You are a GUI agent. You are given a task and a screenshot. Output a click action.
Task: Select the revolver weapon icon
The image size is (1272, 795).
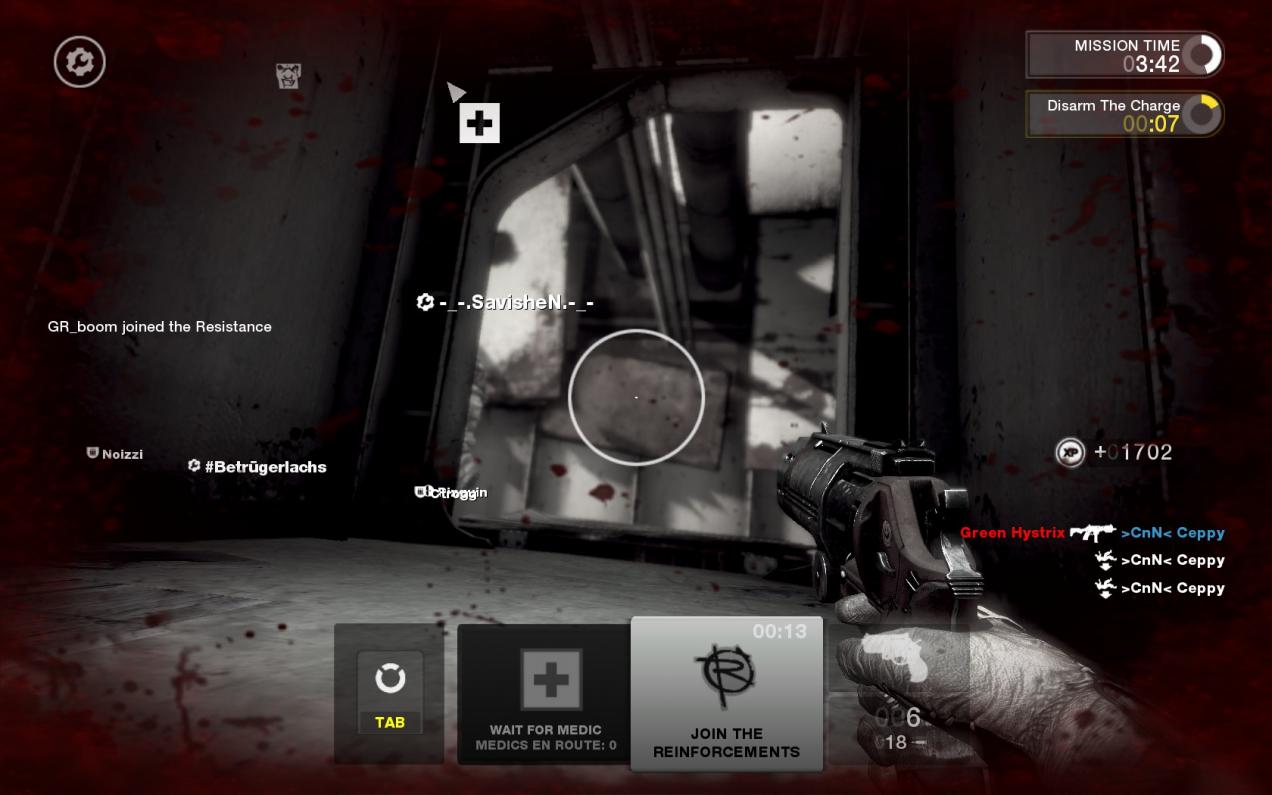coord(898,659)
